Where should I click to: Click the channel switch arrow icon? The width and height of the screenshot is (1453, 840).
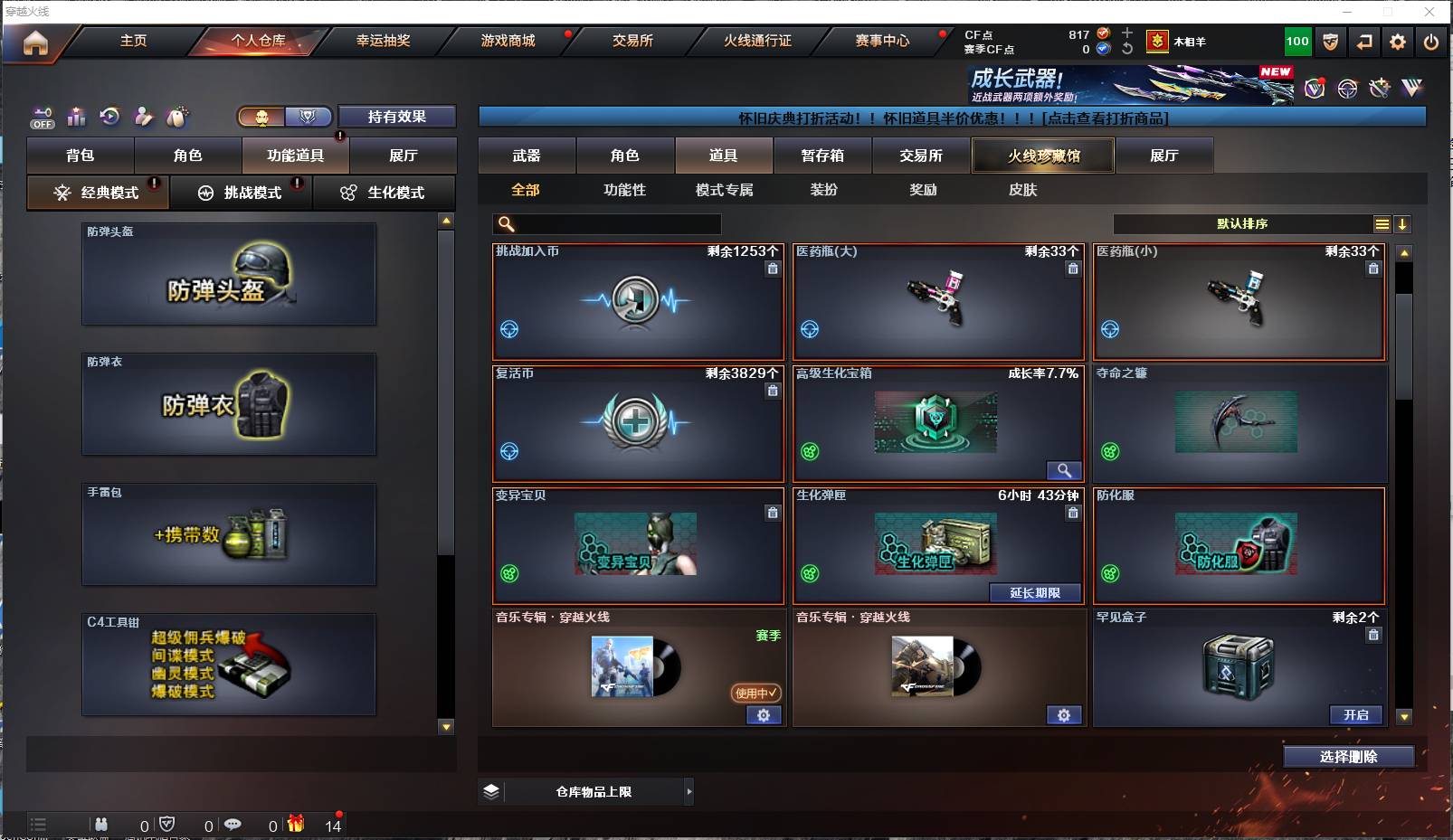click(x=1365, y=41)
